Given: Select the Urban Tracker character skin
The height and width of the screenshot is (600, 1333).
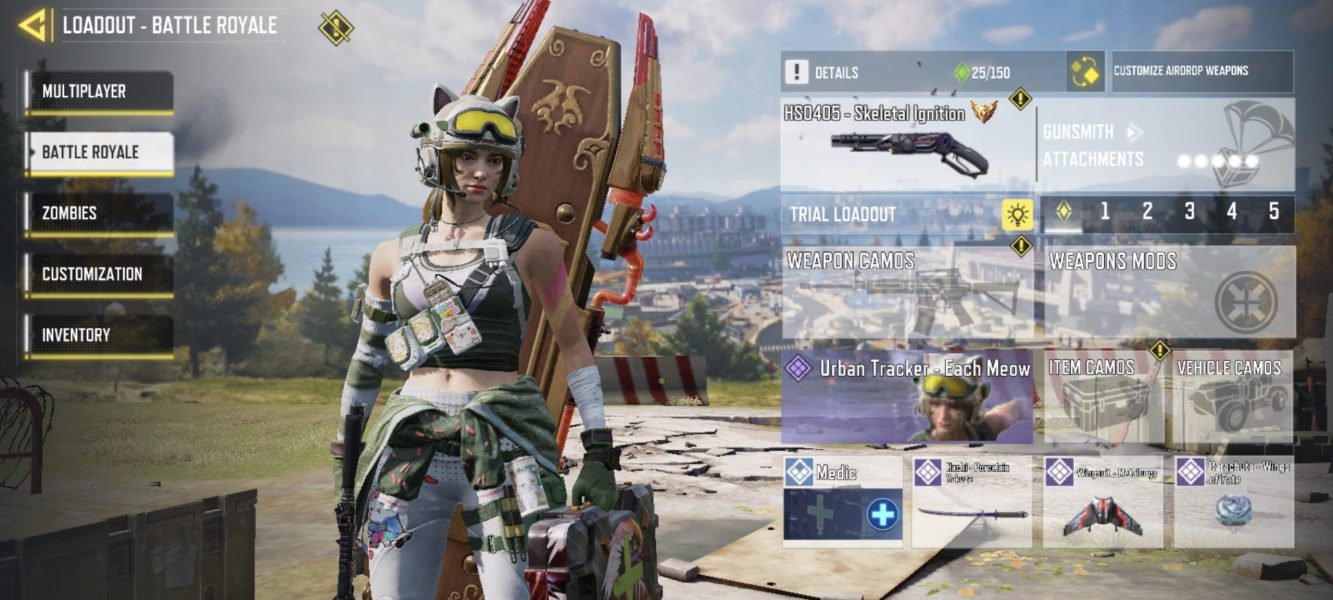Looking at the screenshot, I should tap(907, 397).
